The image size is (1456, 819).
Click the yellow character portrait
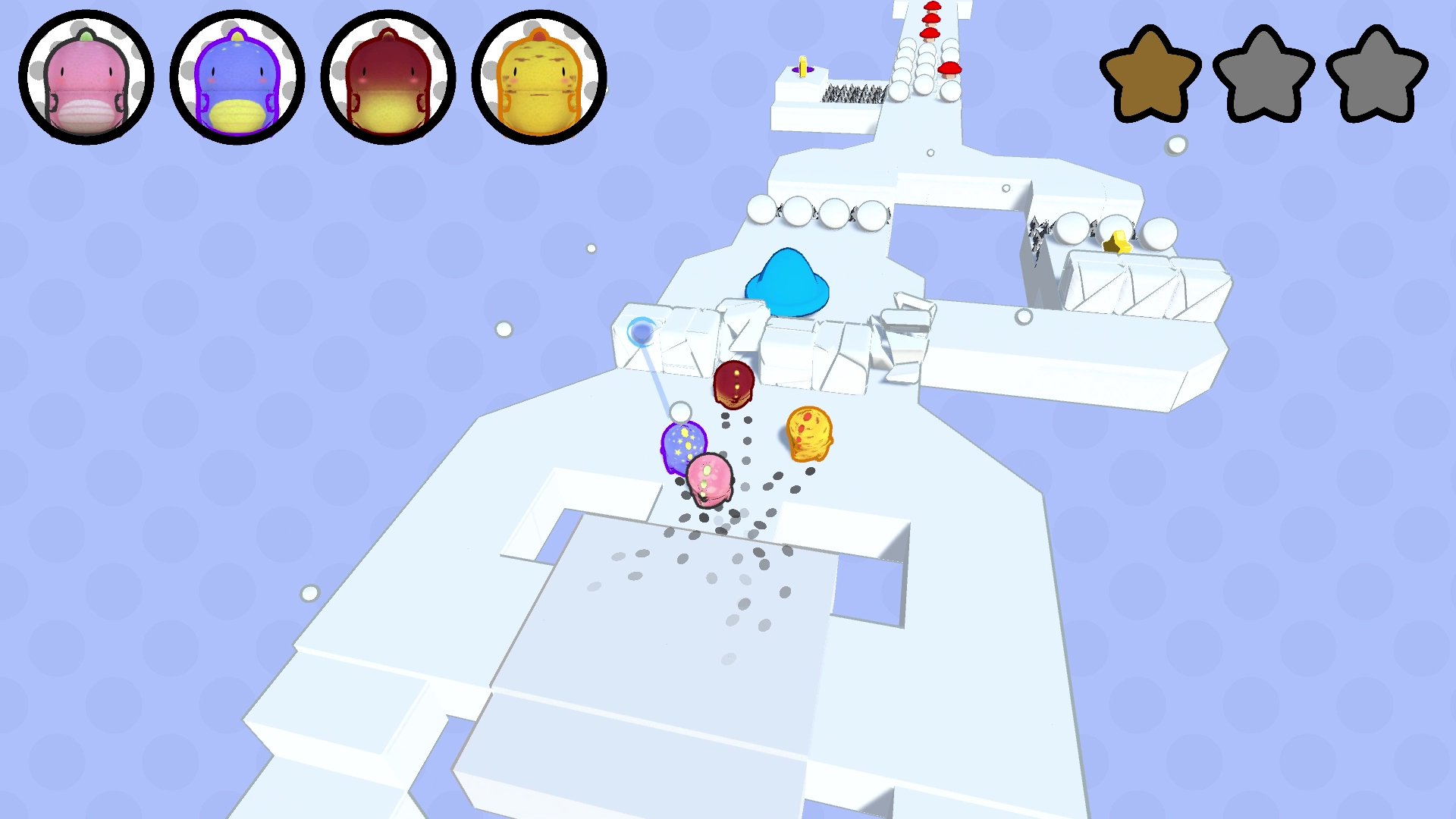[538, 77]
